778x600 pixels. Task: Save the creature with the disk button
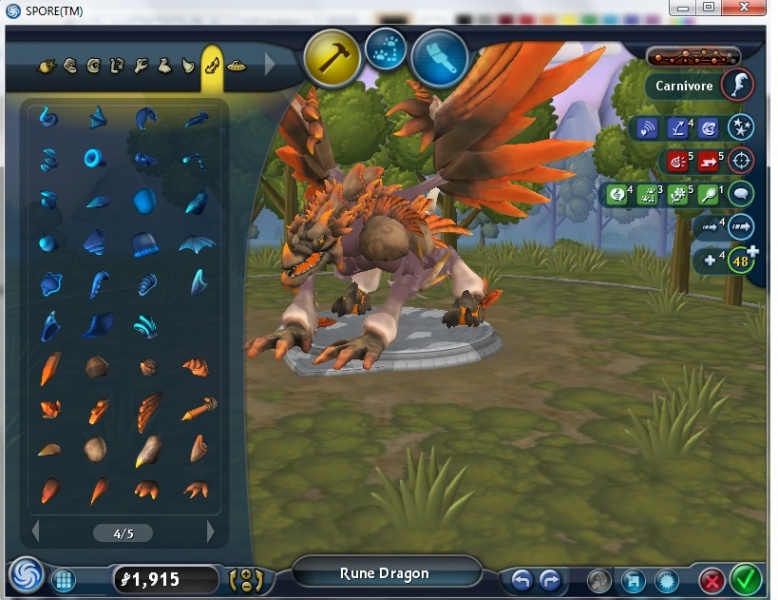tap(632, 580)
